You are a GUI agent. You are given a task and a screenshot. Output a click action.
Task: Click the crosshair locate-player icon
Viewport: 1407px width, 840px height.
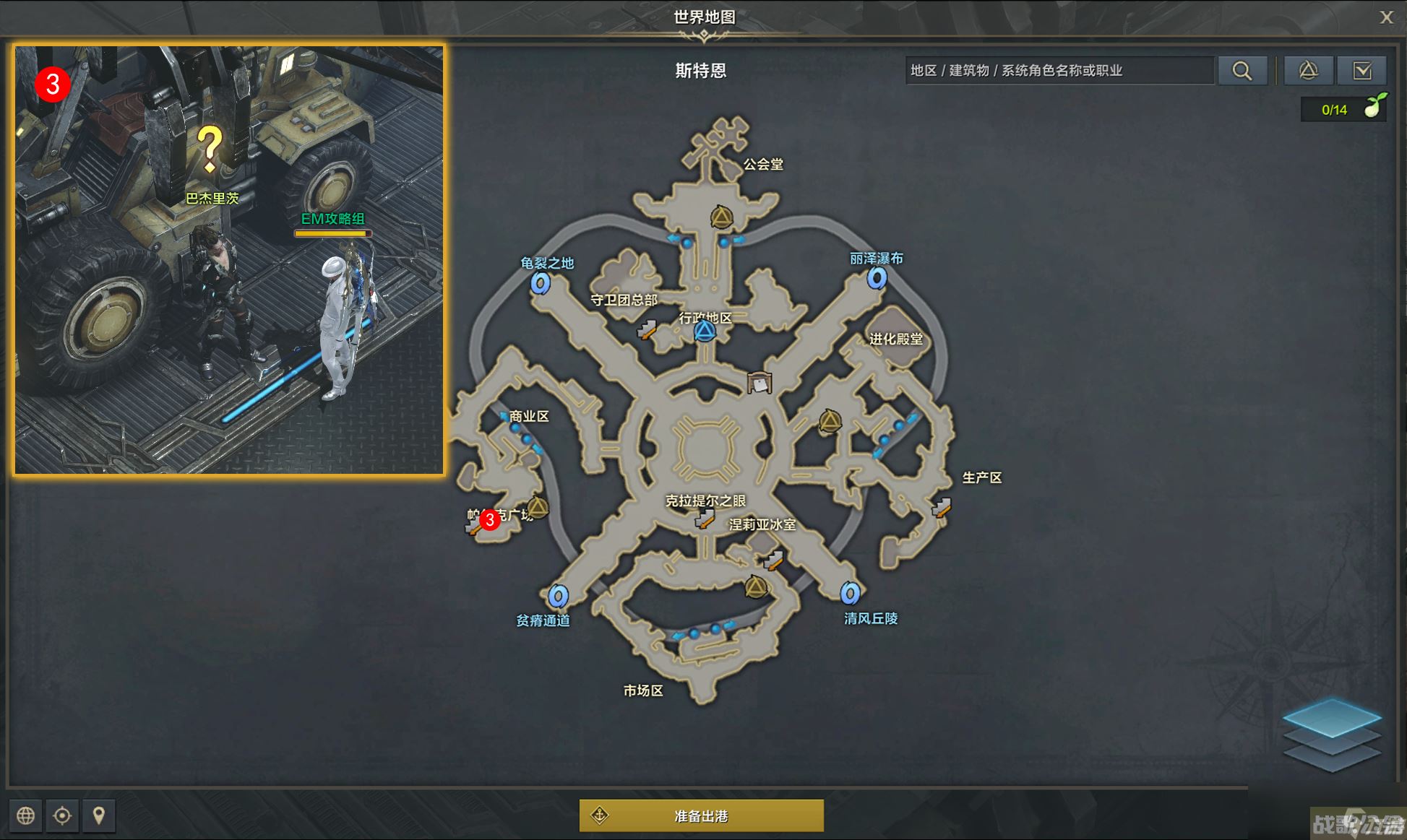63,815
